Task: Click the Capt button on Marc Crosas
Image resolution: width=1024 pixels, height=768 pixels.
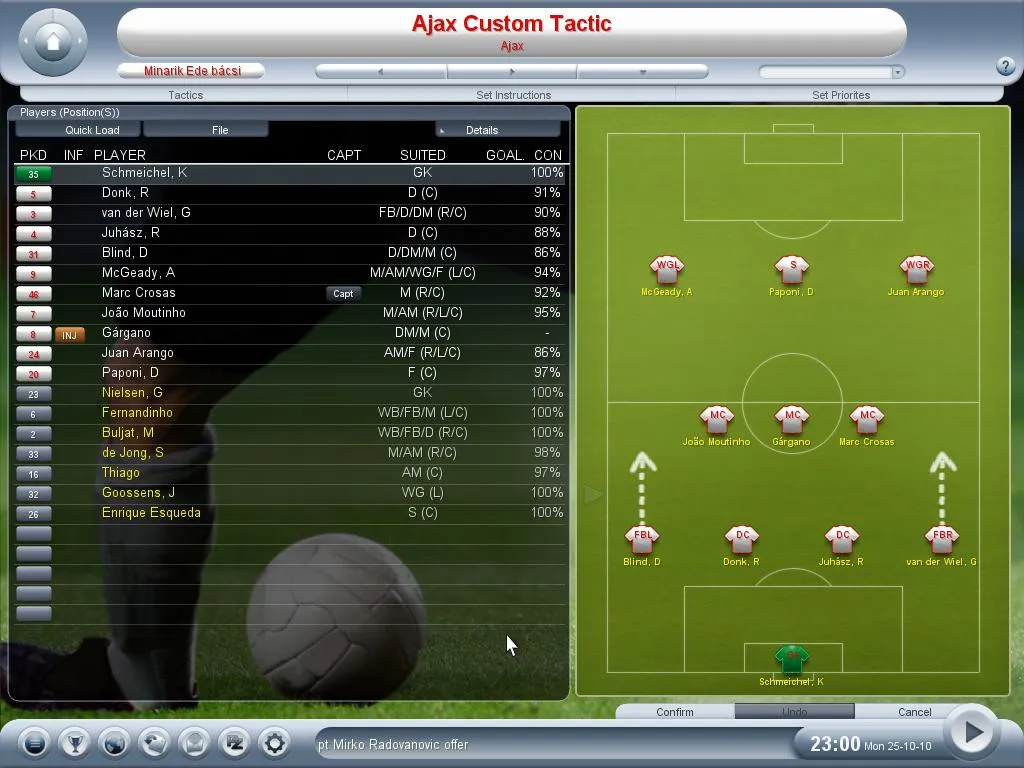Action: coord(343,293)
